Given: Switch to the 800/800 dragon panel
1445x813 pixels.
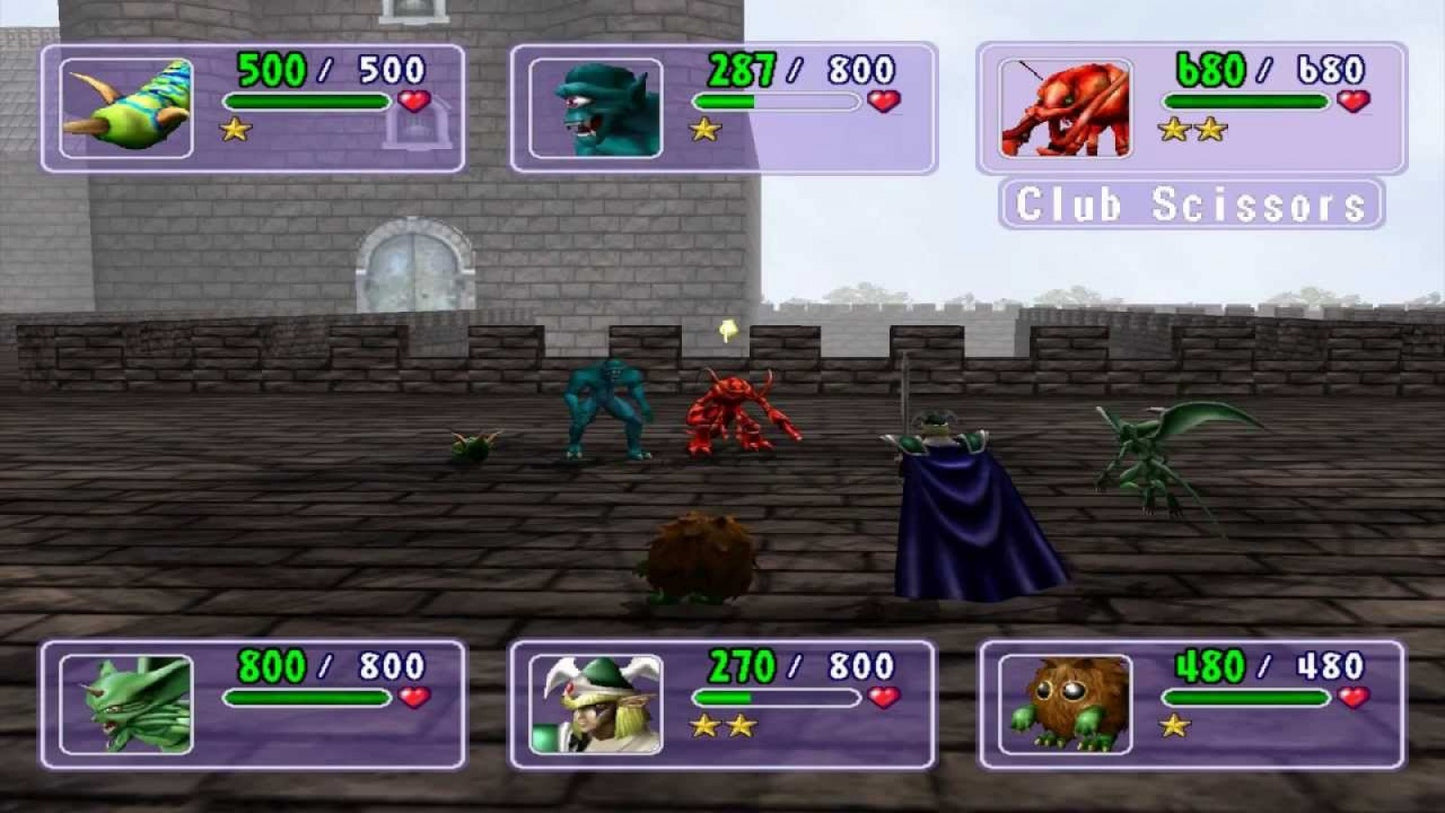Looking at the screenshot, I should click(x=250, y=700).
